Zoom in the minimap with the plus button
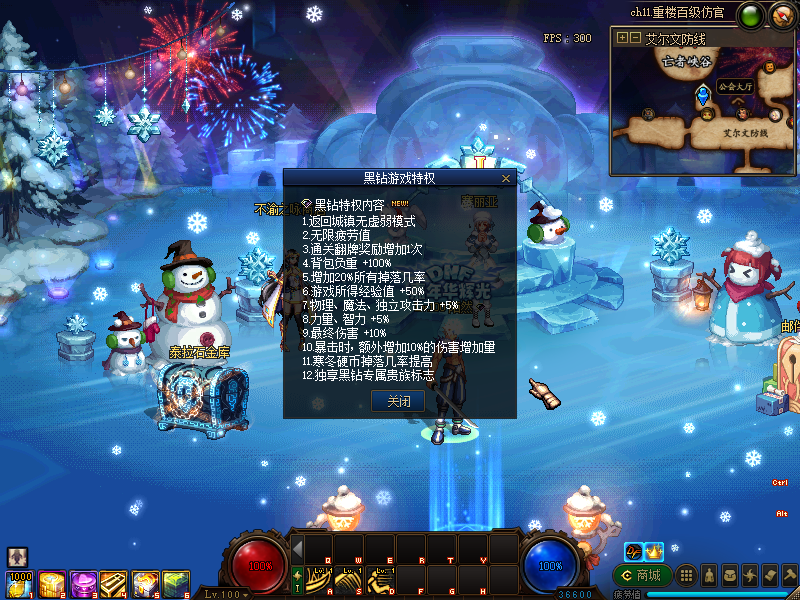Image resolution: width=800 pixels, height=600 pixels. pos(623,38)
